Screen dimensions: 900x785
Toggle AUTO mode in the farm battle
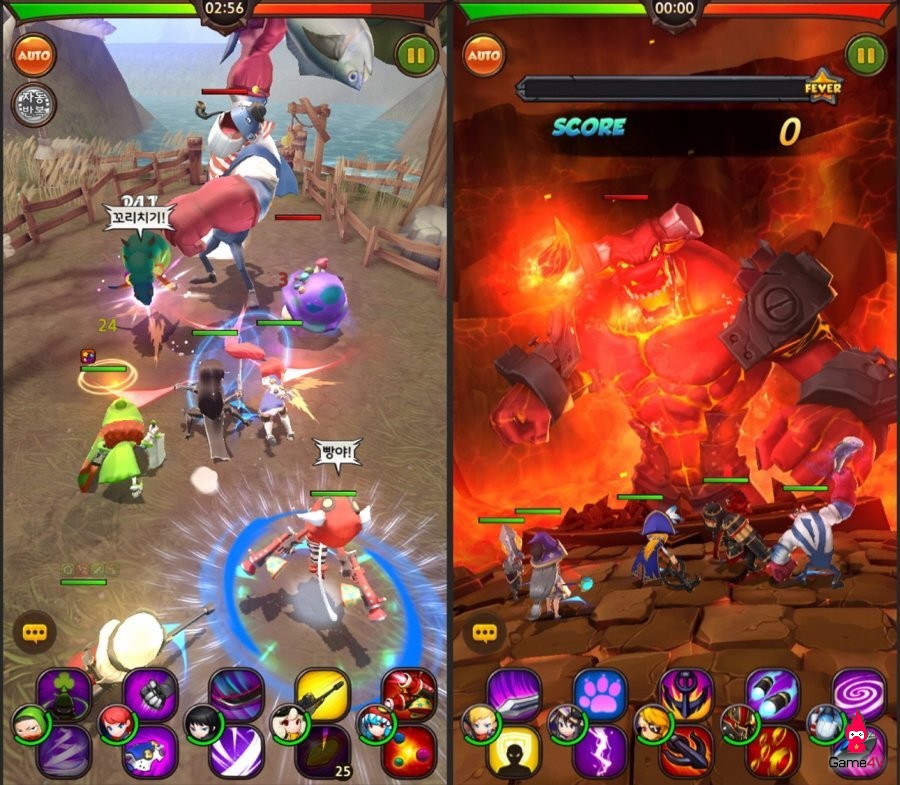coord(34,53)
